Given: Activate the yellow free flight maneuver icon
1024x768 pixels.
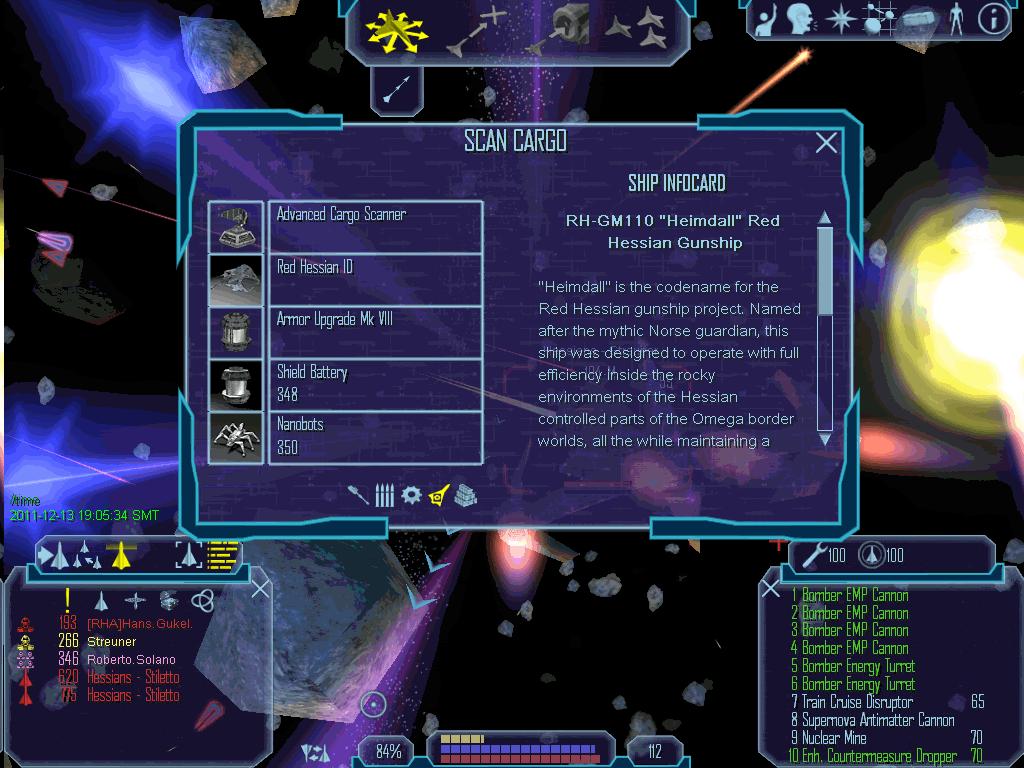Looking at the screenshot, I should click(x=396, y=30).
